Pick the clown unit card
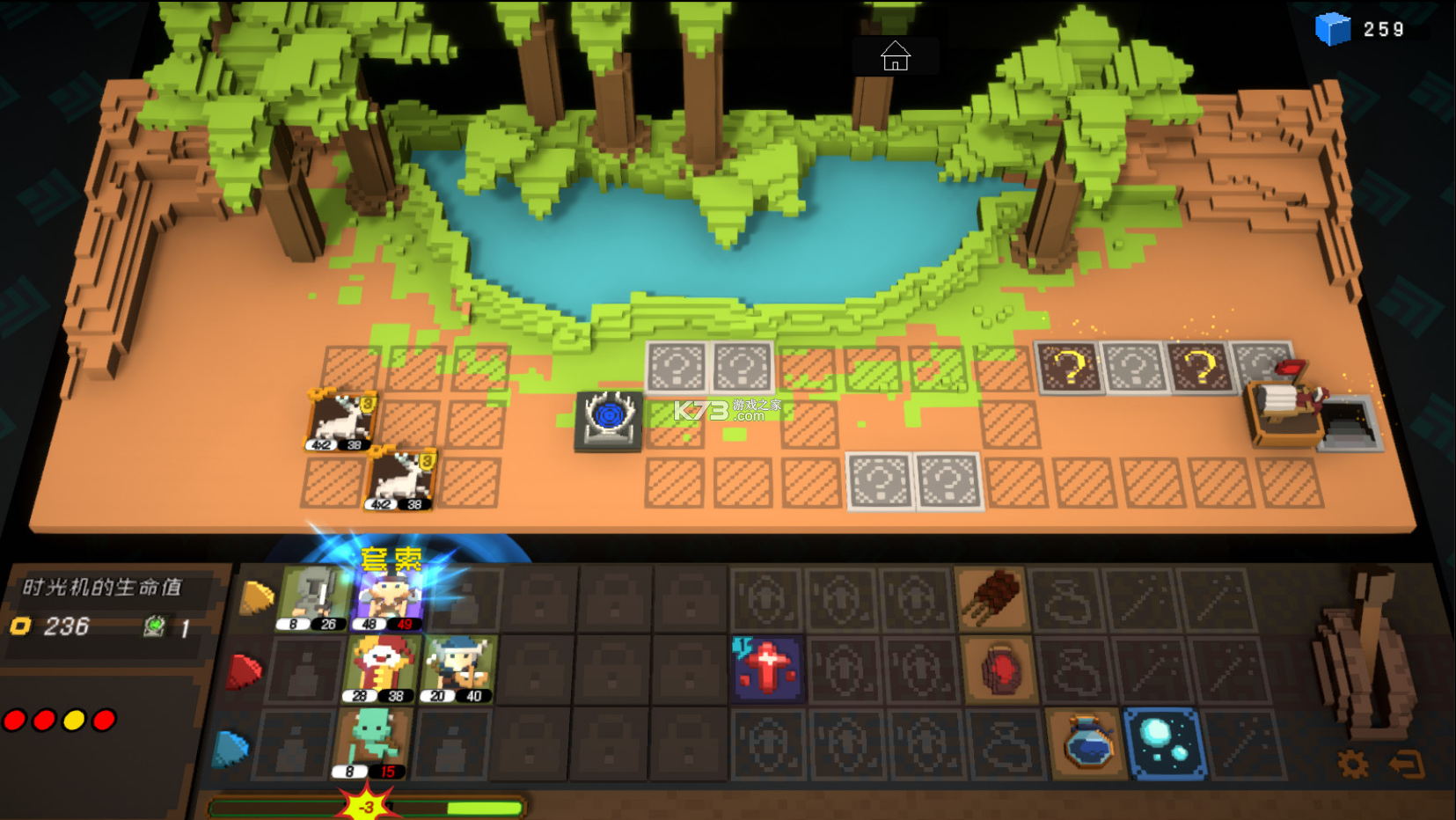This screenshot has height=820, width=1456. tap(378, 670)
